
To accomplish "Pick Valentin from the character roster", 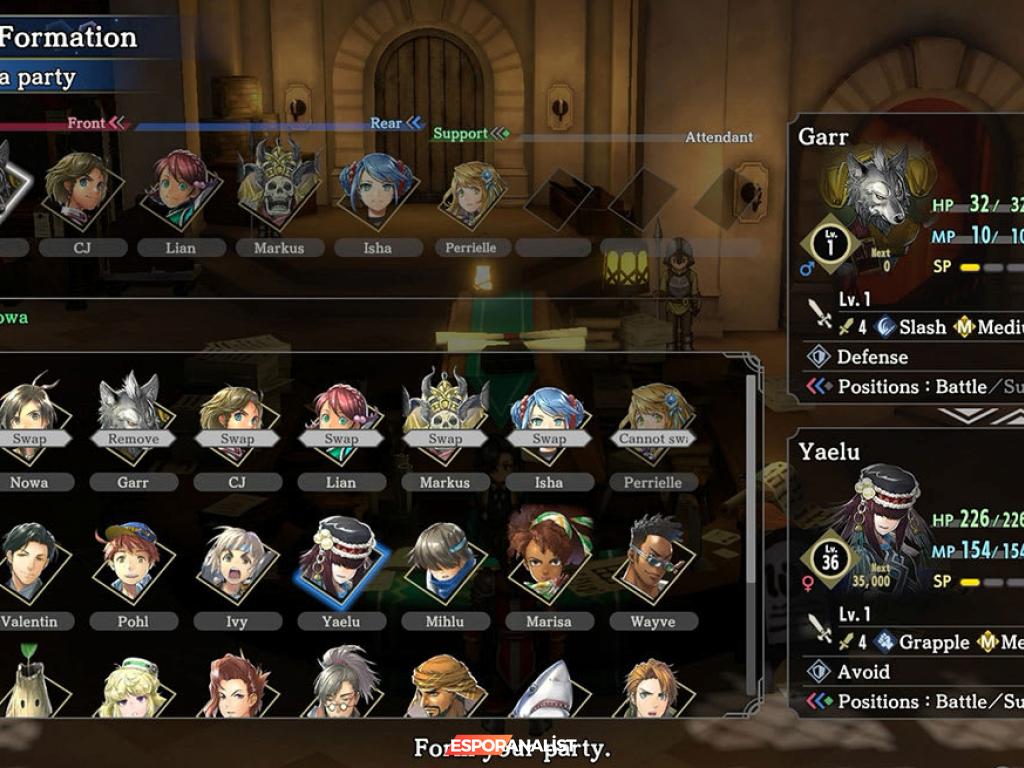I will [x=29, y=562].
